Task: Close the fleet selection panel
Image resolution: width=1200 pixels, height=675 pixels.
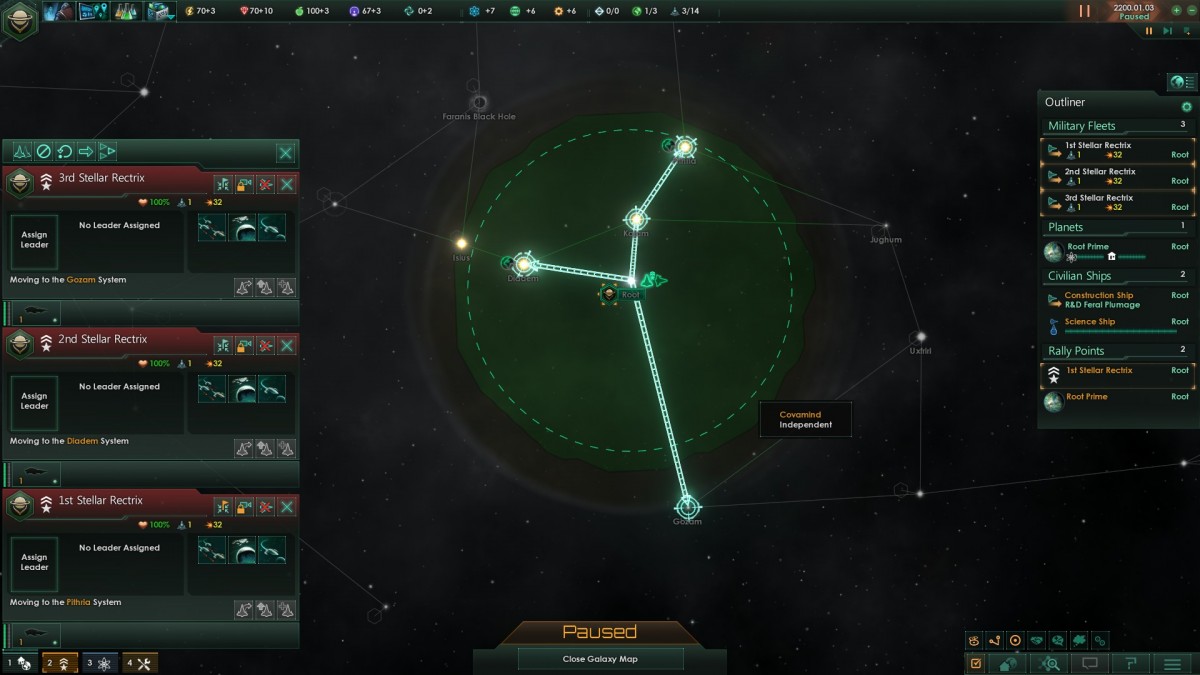Action: [286, 153]
